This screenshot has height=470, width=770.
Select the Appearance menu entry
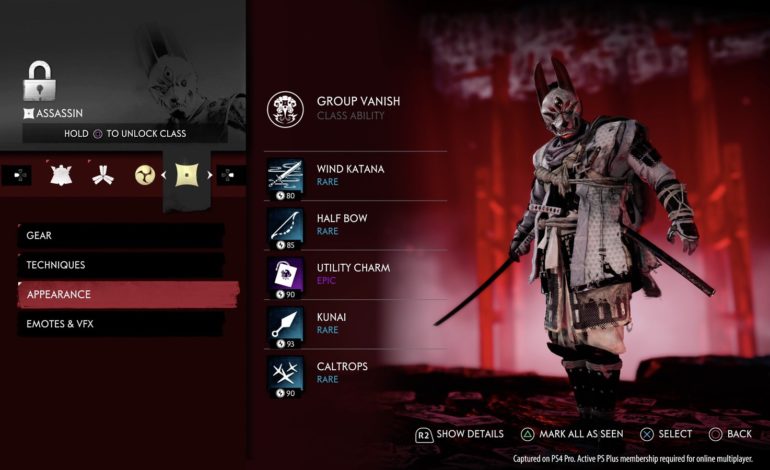128,294
